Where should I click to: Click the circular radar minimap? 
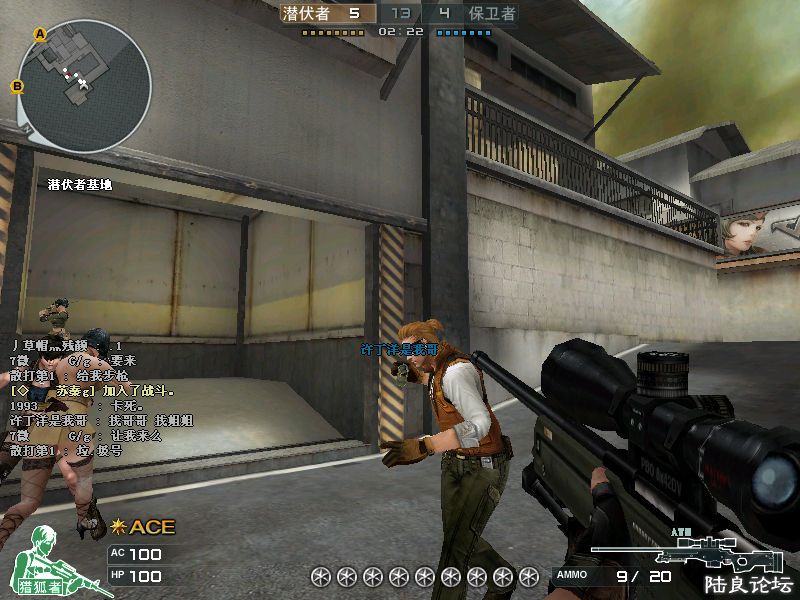(x=84, y=86)
